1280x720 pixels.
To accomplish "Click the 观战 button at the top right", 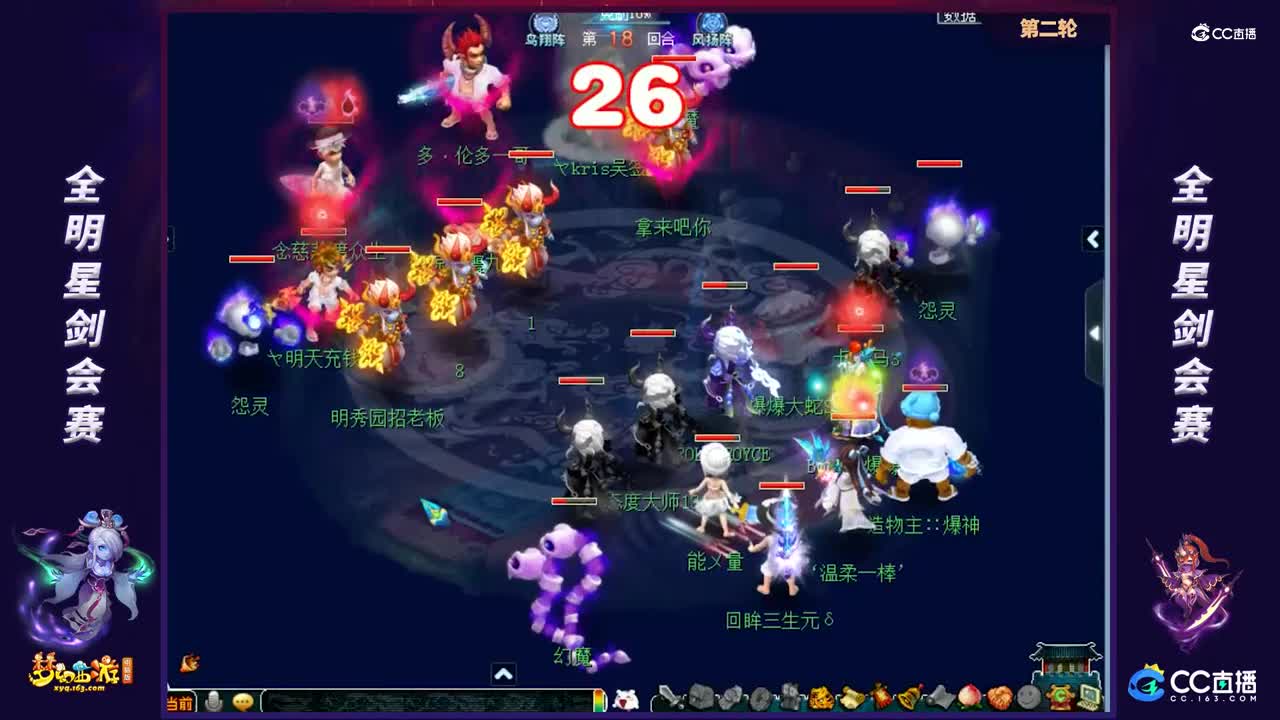I will (x=957, y=16).
